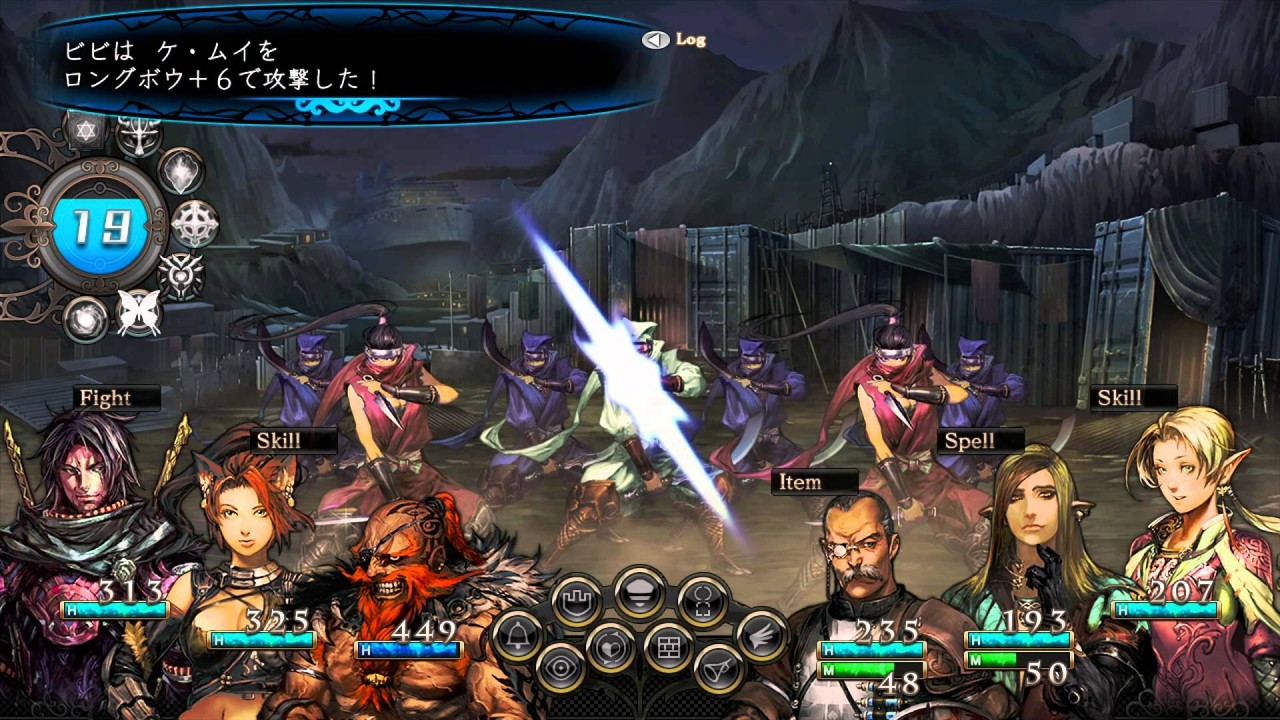
Task: Select the castle tower icon
Action: click(x=577, y=602)
